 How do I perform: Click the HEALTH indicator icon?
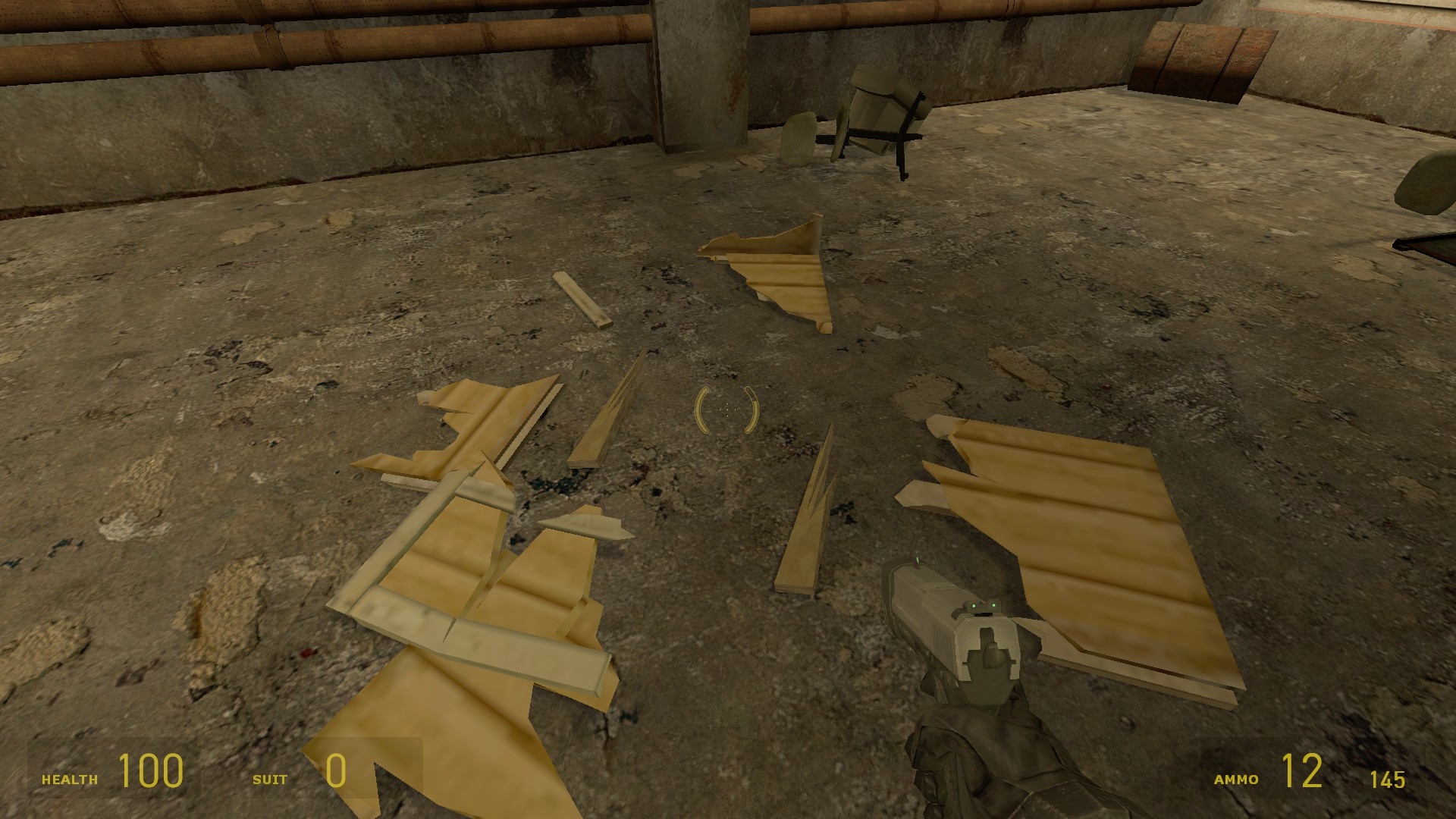click(70, 777)
